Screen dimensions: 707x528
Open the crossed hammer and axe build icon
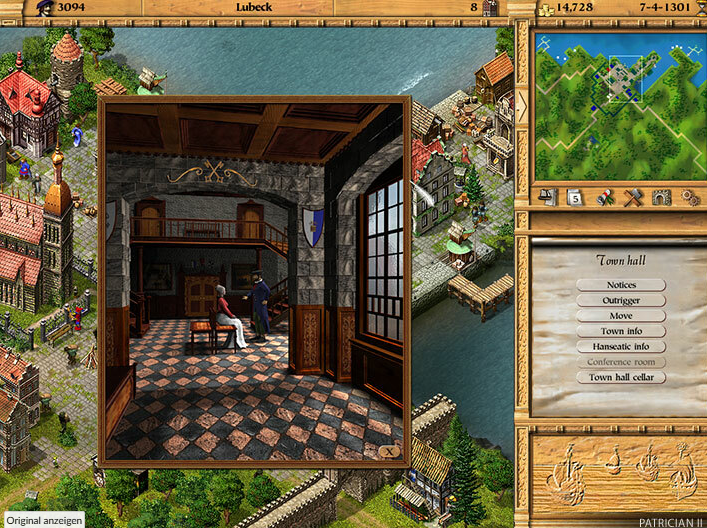point(631,197)
